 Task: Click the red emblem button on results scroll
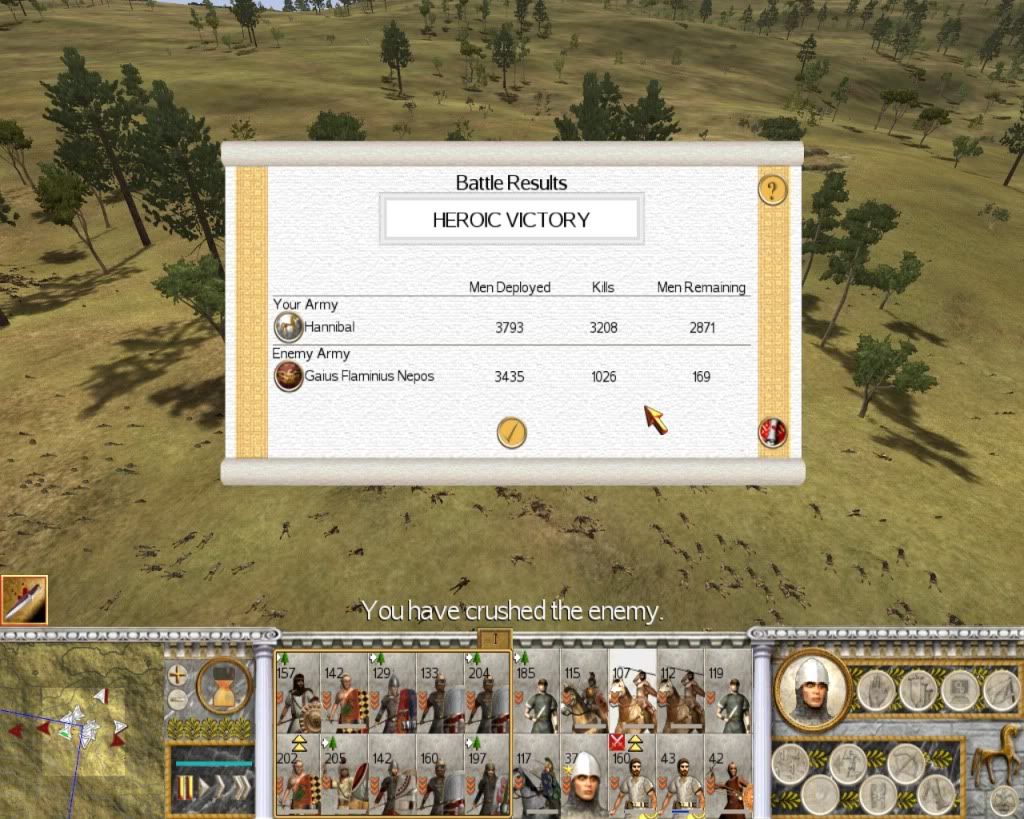coord(772,432)
